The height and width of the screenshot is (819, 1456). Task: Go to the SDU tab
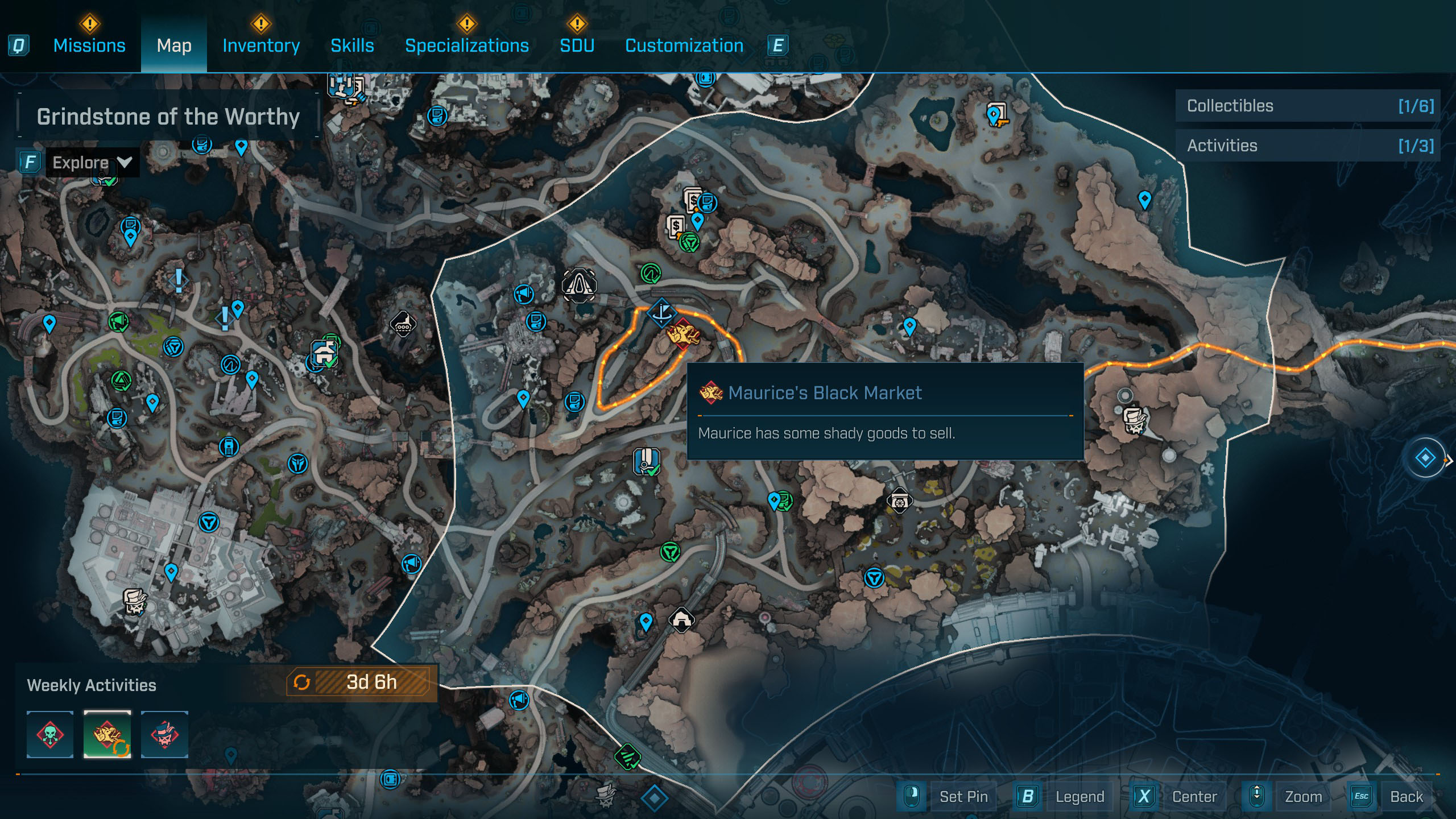tap(577, 45)
